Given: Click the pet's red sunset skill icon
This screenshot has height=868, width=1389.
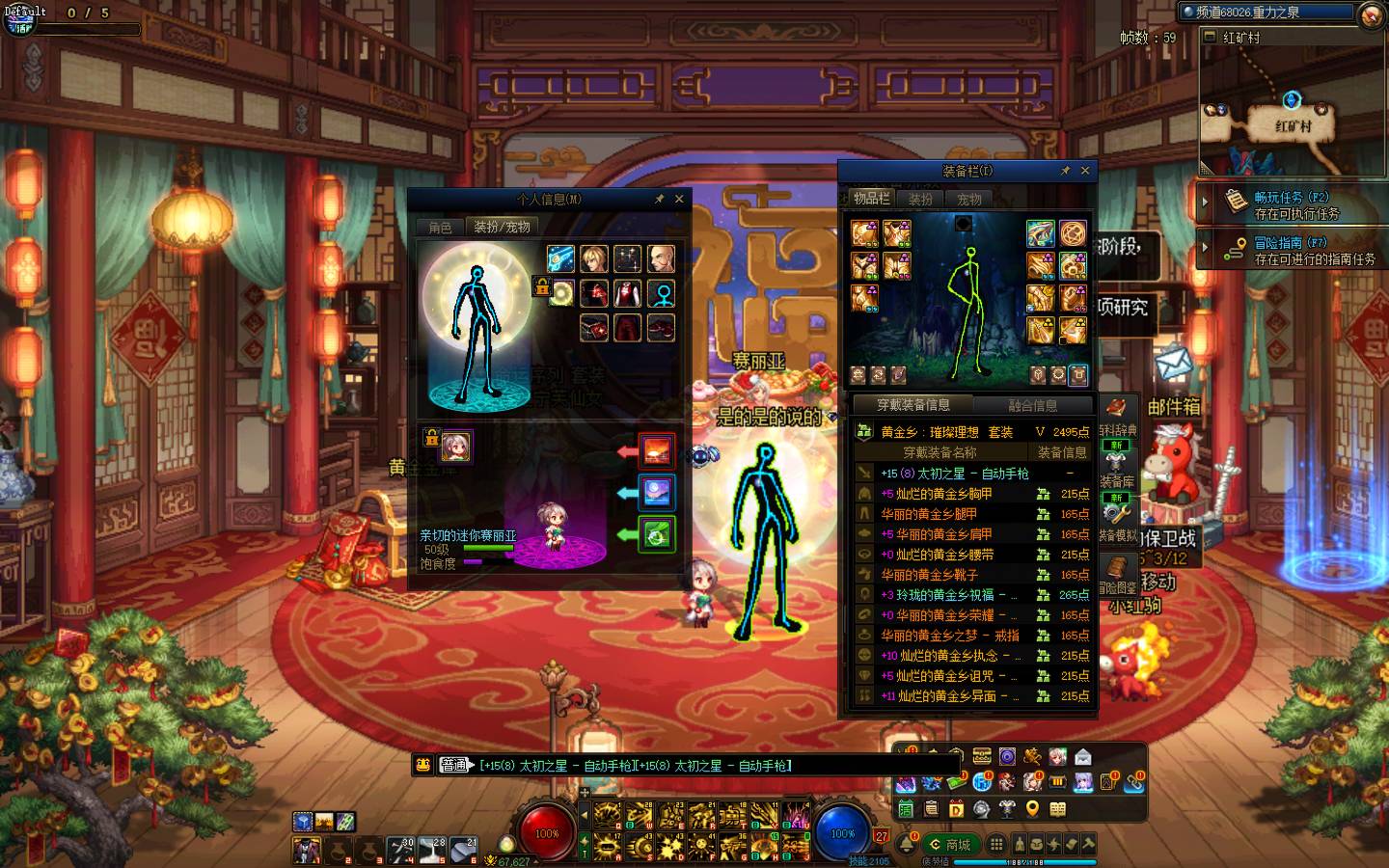Looking at the screenshot, I should [x=657, y=450].
